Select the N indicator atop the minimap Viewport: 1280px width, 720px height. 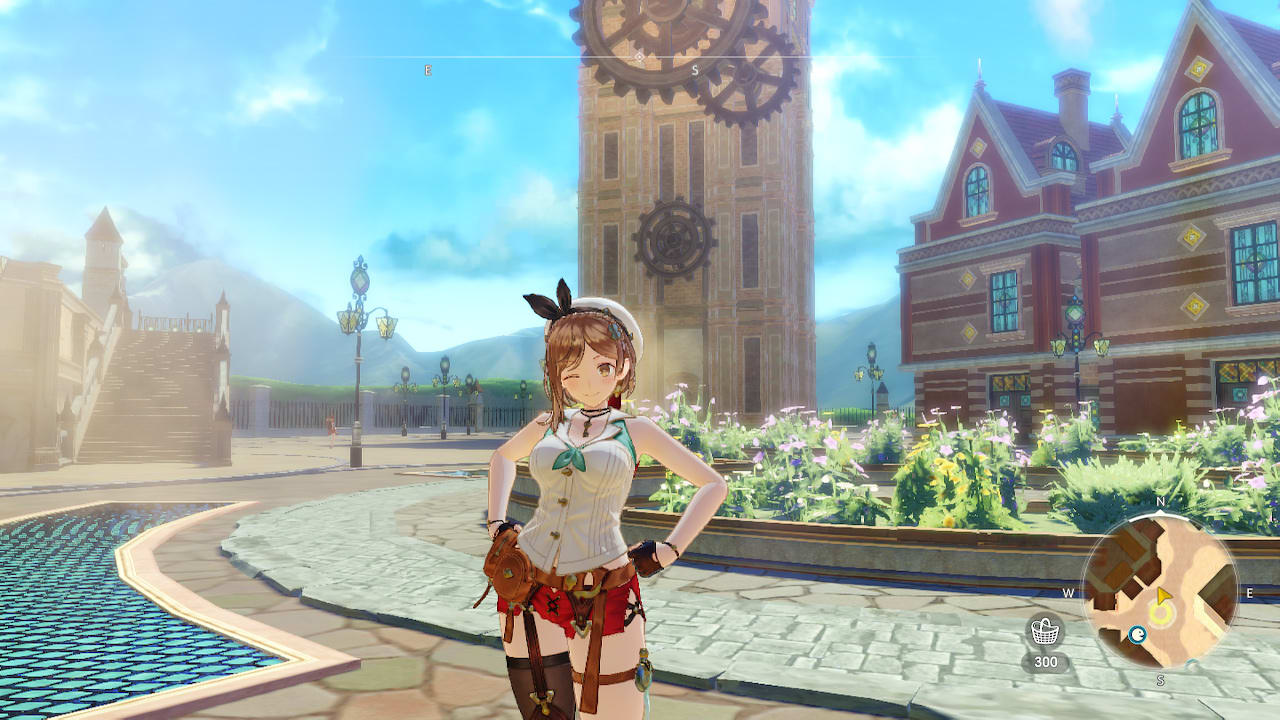tap(1159, 501)
